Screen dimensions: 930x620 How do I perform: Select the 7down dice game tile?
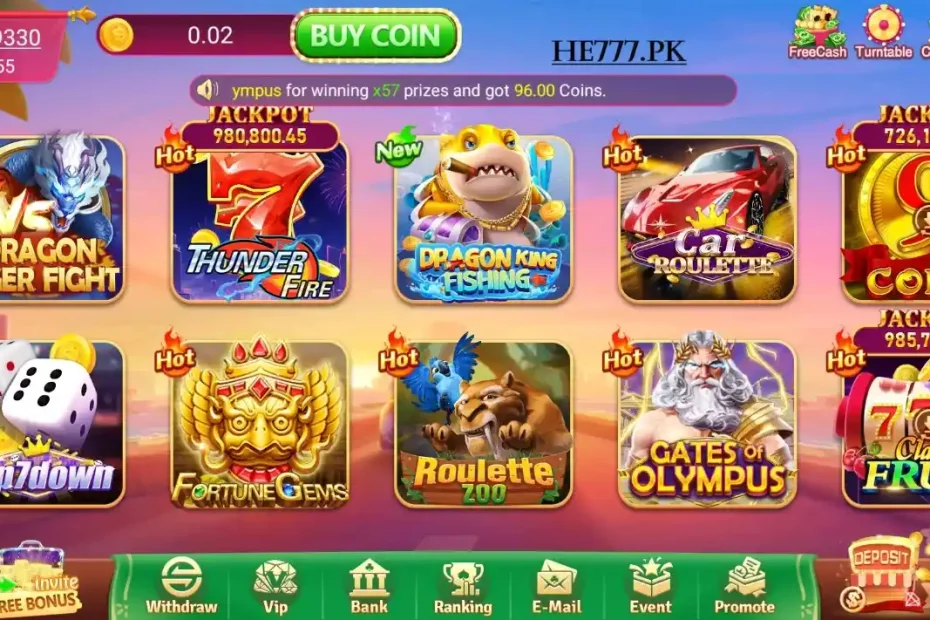click(58, 425)
